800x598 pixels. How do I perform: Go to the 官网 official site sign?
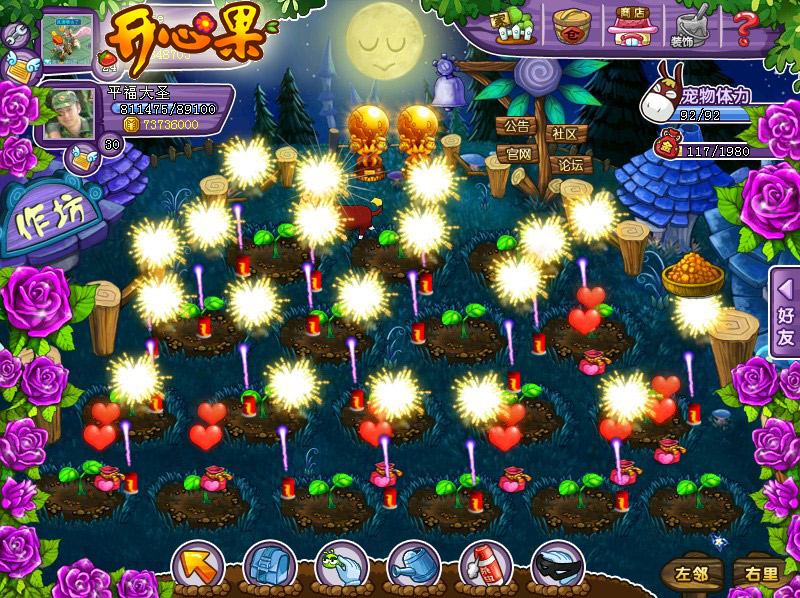coord(516,155)
